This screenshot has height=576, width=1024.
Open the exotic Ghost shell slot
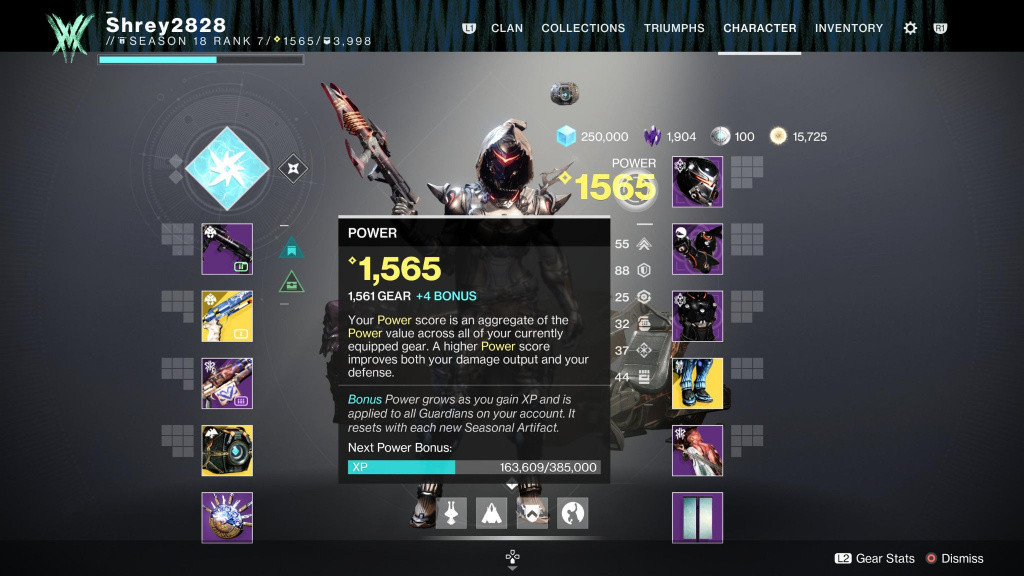click(x=227, y=450)
